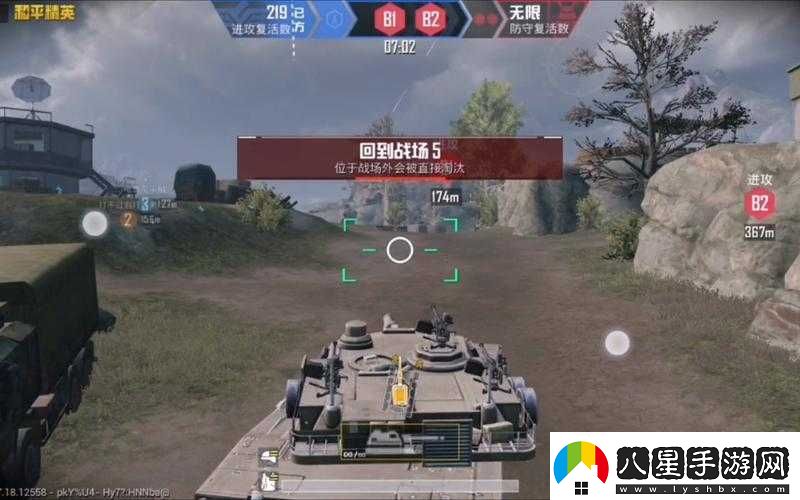The width and height of the screenshot is (800, 500).
Task: Select the tank cannon weapon panel
Action: [405, 440]
